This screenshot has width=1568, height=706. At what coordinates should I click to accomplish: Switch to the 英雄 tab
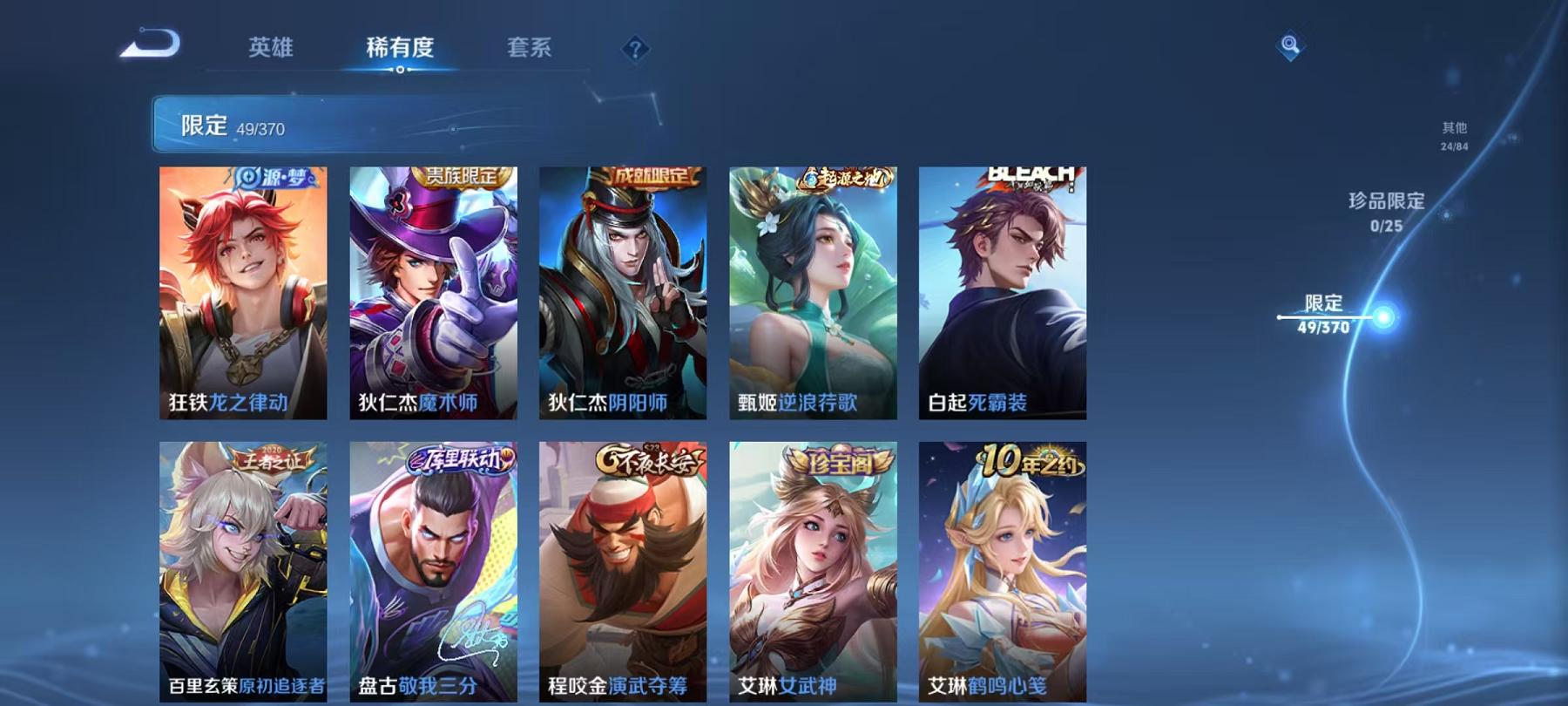(271, 50)
